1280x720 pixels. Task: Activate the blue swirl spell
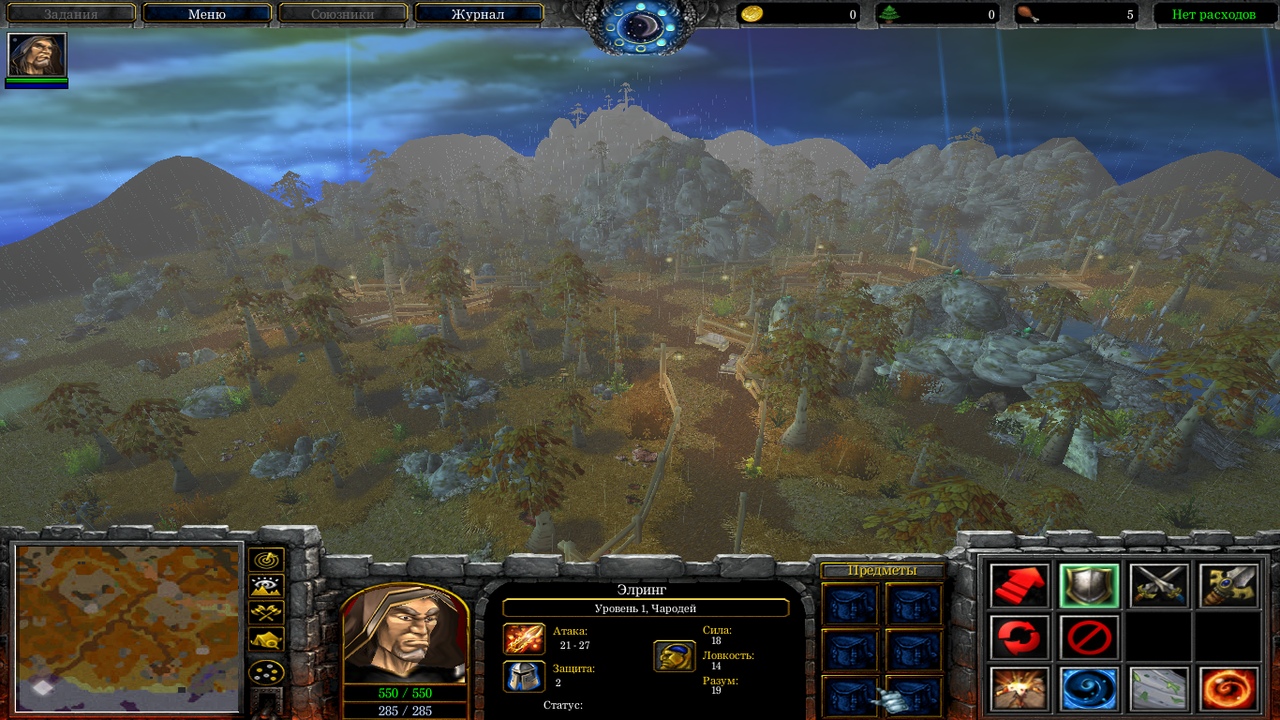coord(1089,689)
